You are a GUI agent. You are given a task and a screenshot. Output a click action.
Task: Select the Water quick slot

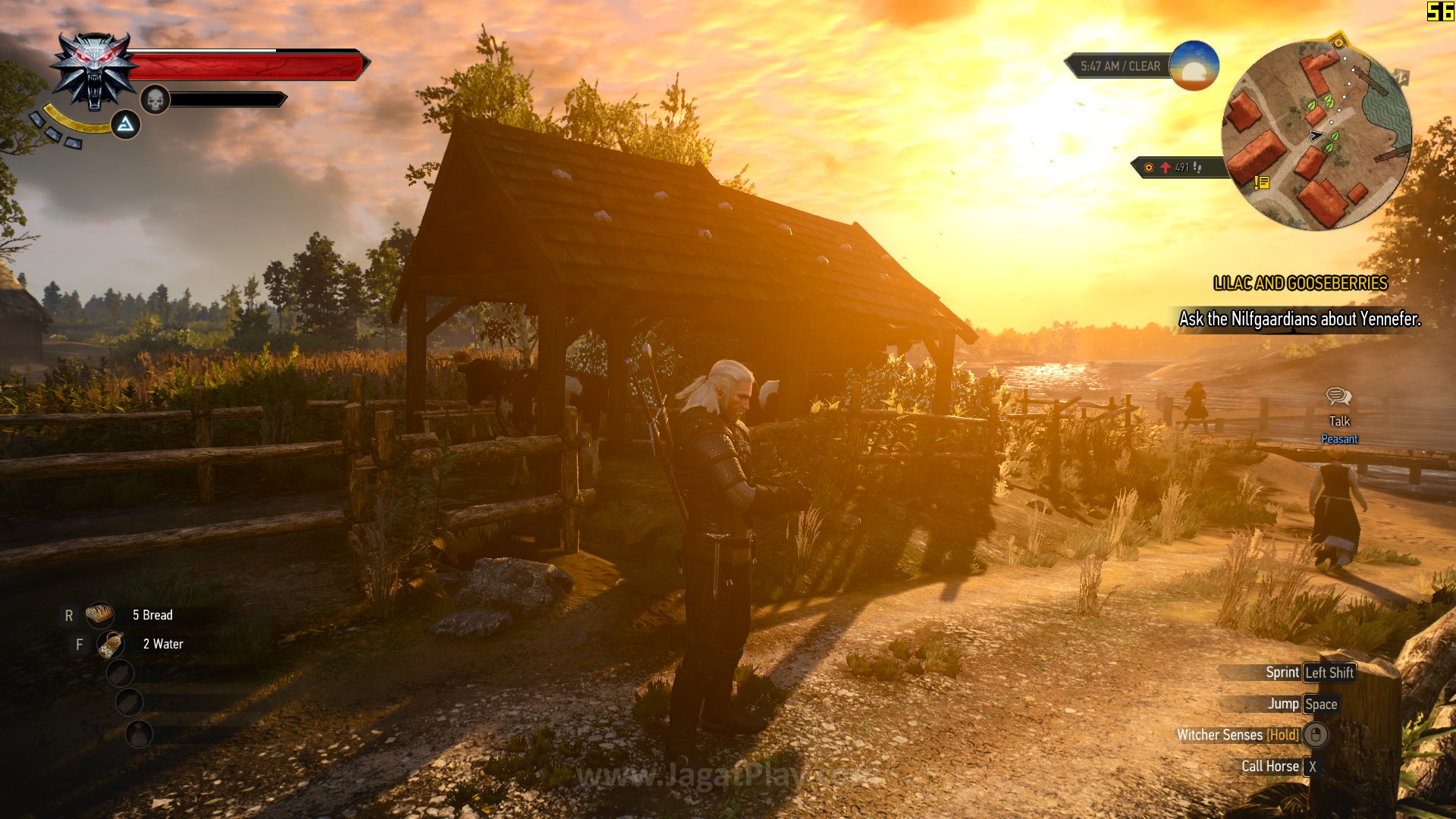[111, 645]
